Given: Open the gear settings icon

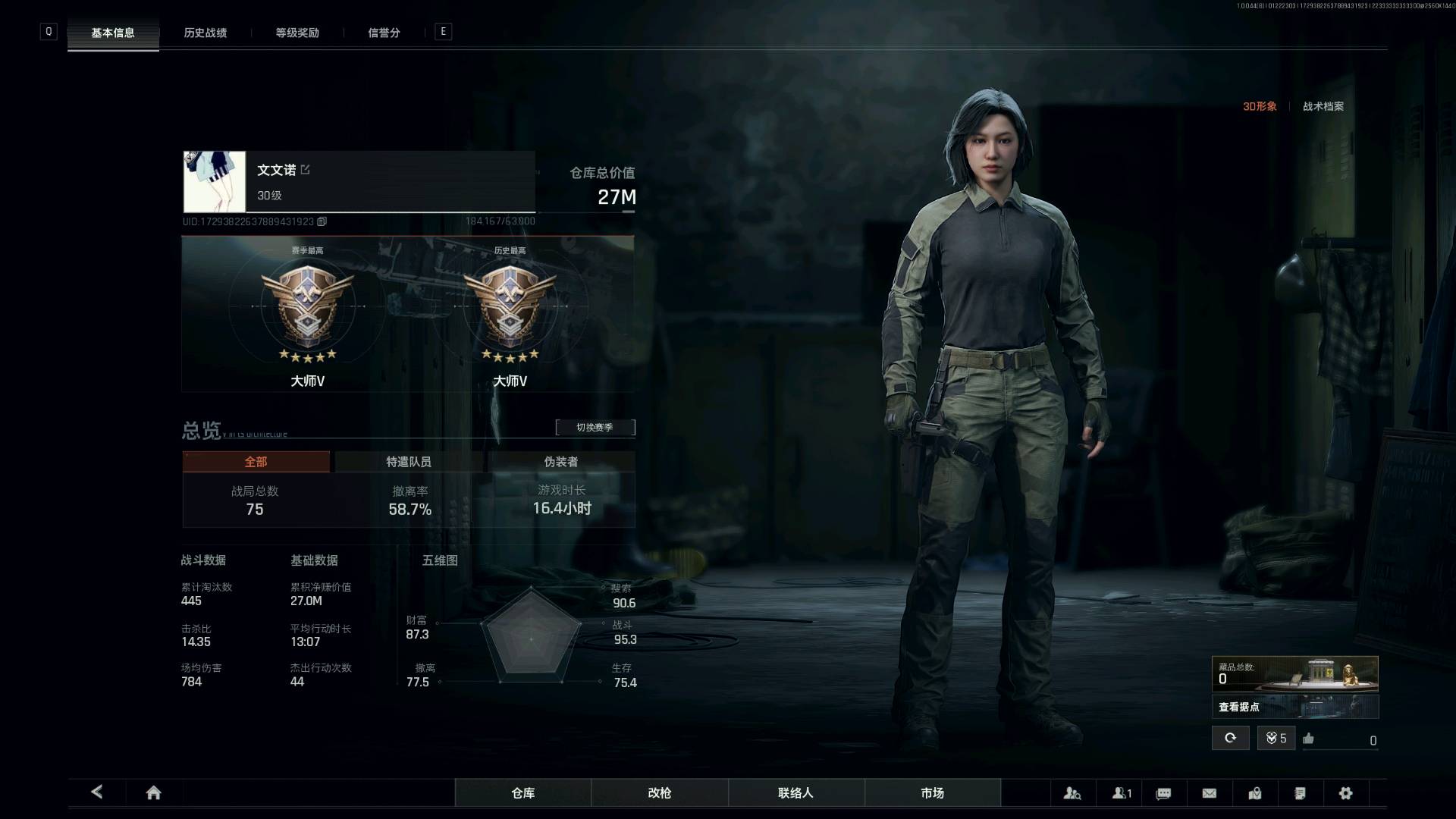Looking at the screenshot, I should 1345,793.
